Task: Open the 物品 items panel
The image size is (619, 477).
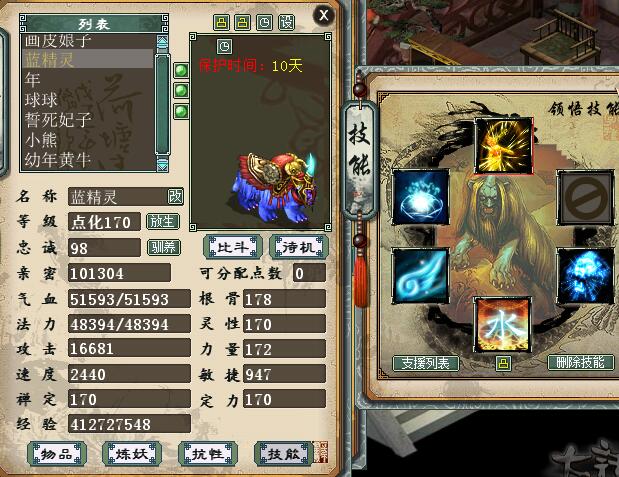Action: point(56,454)
